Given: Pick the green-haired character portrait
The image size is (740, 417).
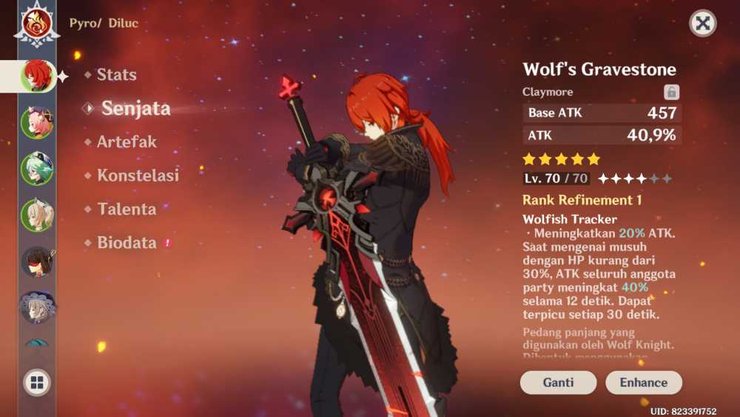Looking at the screenshot, I should coord(37,169).
